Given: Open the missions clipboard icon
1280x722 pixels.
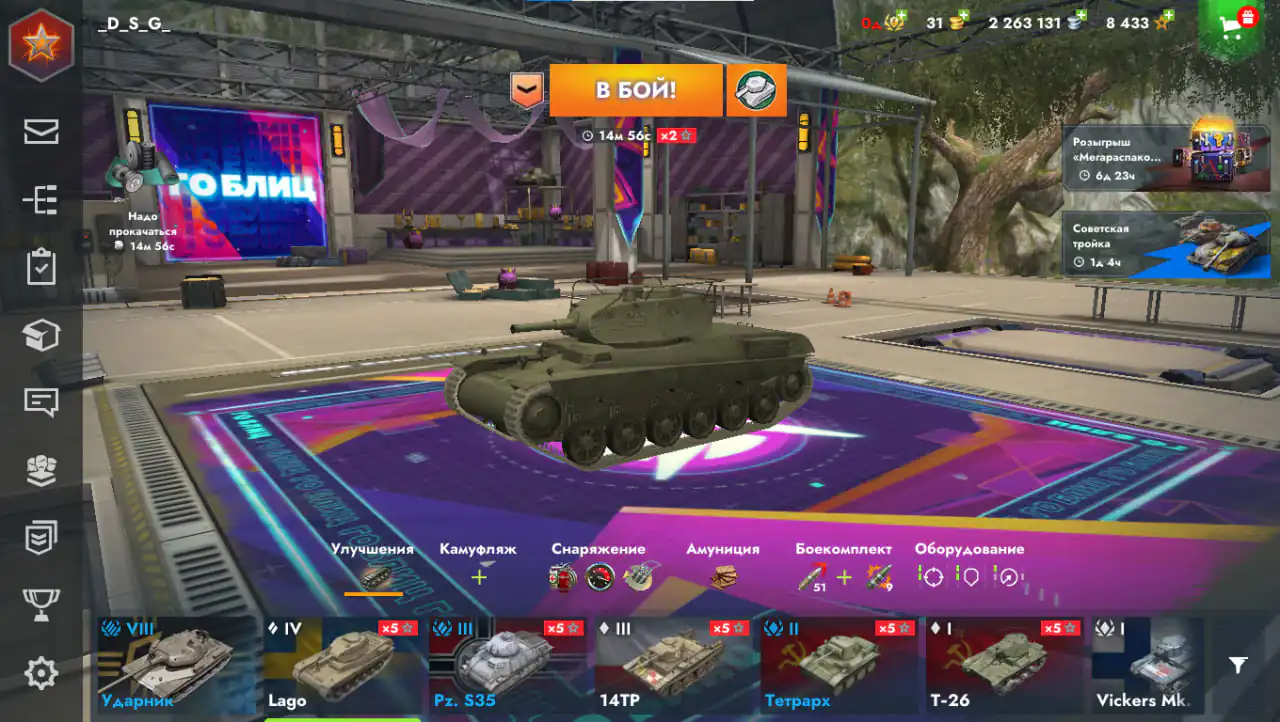Looking at the screenshot, I should pyautogui.click(x=41, y=267).
